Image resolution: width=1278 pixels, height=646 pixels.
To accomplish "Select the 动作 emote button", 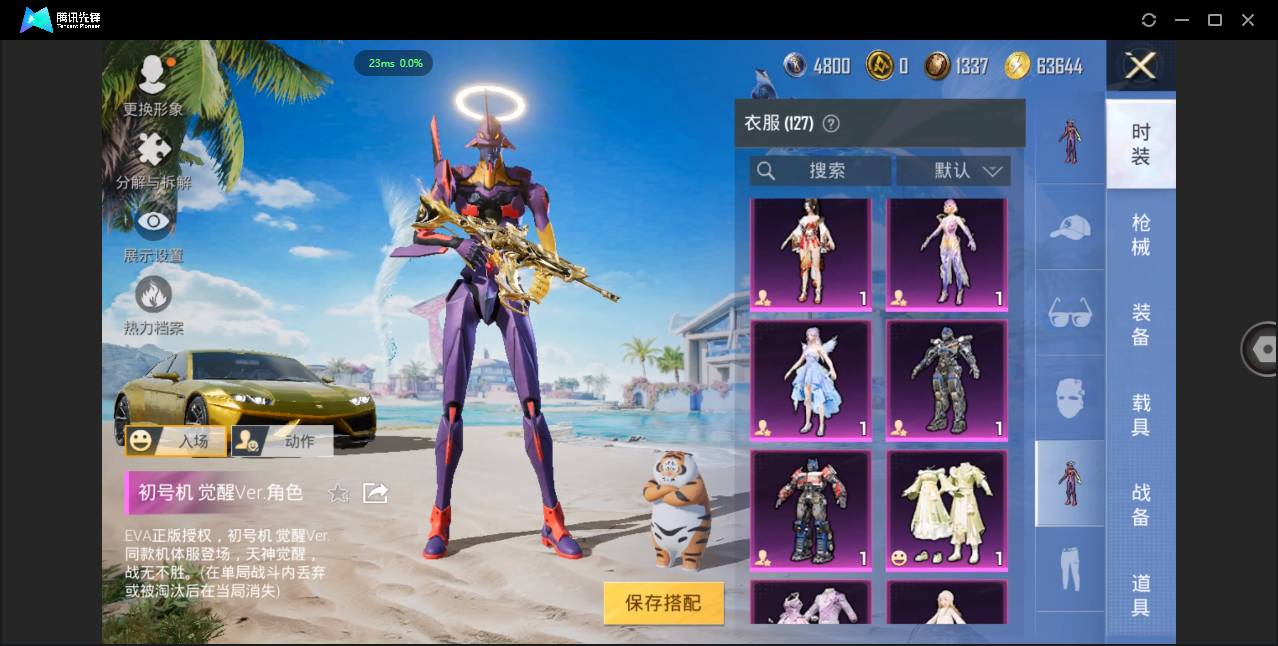I will [x=282, y=440].
